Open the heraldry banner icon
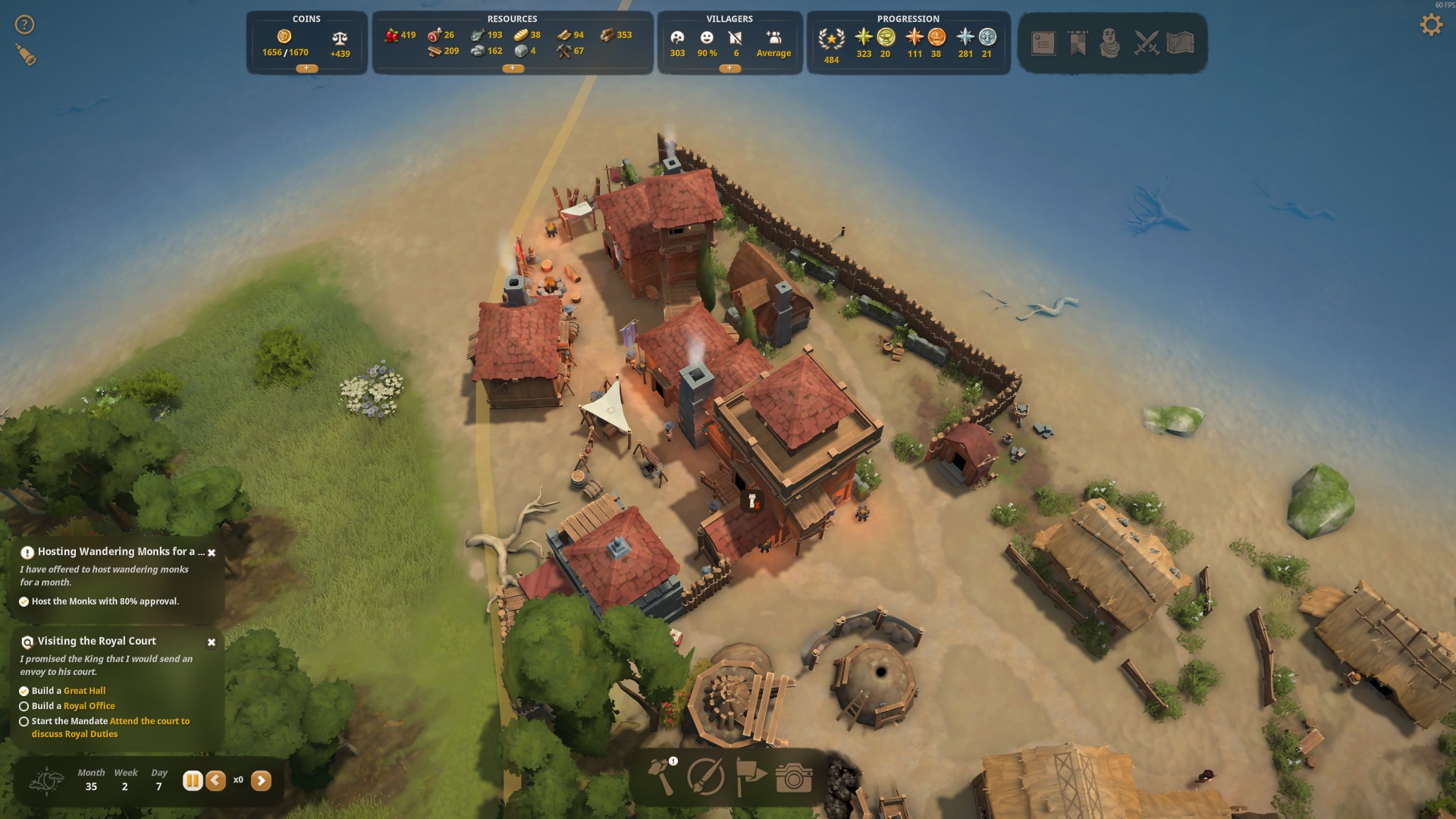The image size is (1456, 819). point(1078,43)
